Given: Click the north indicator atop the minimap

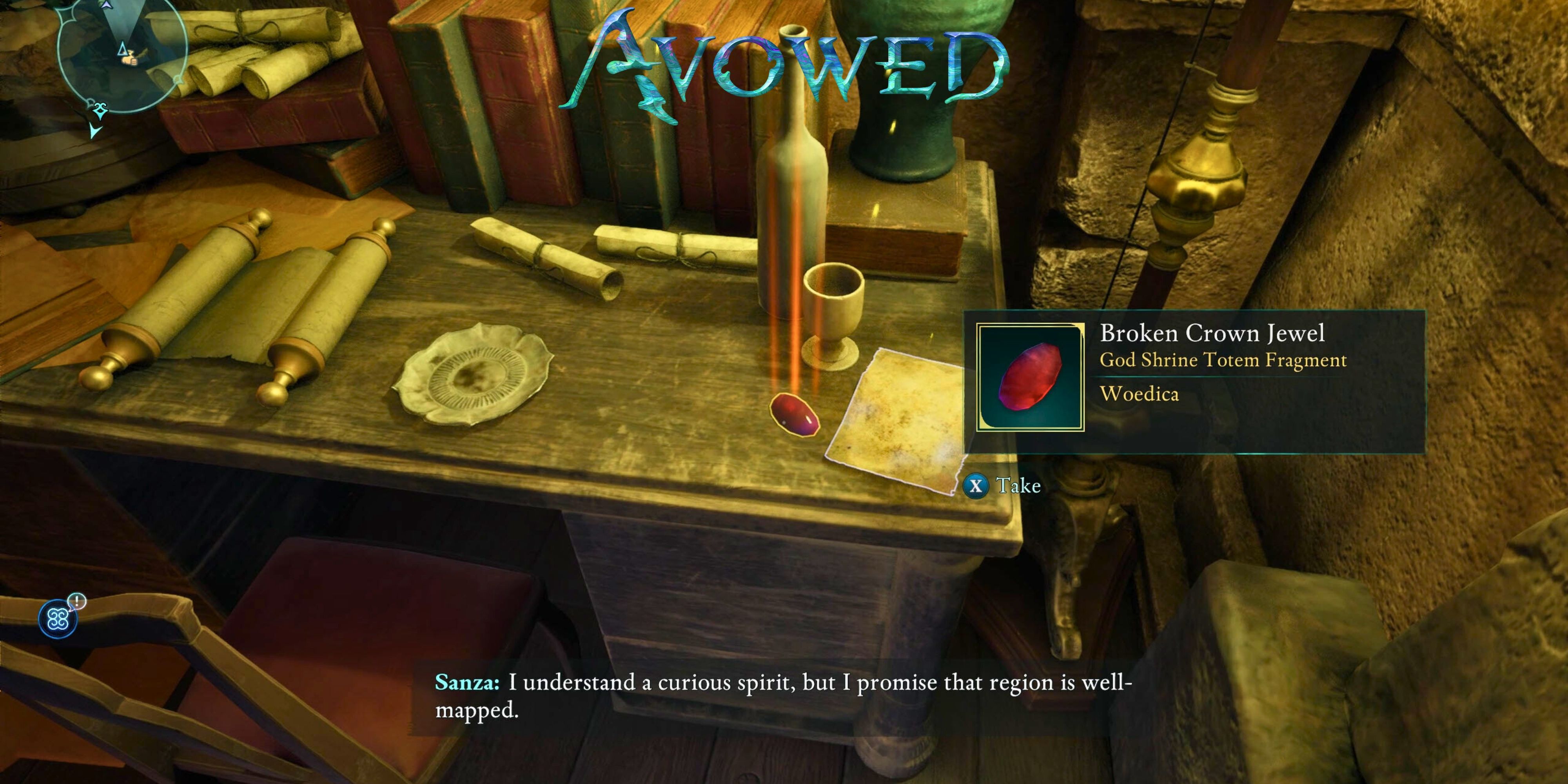Looking at the screenshot, I should [x=107, y=5].
